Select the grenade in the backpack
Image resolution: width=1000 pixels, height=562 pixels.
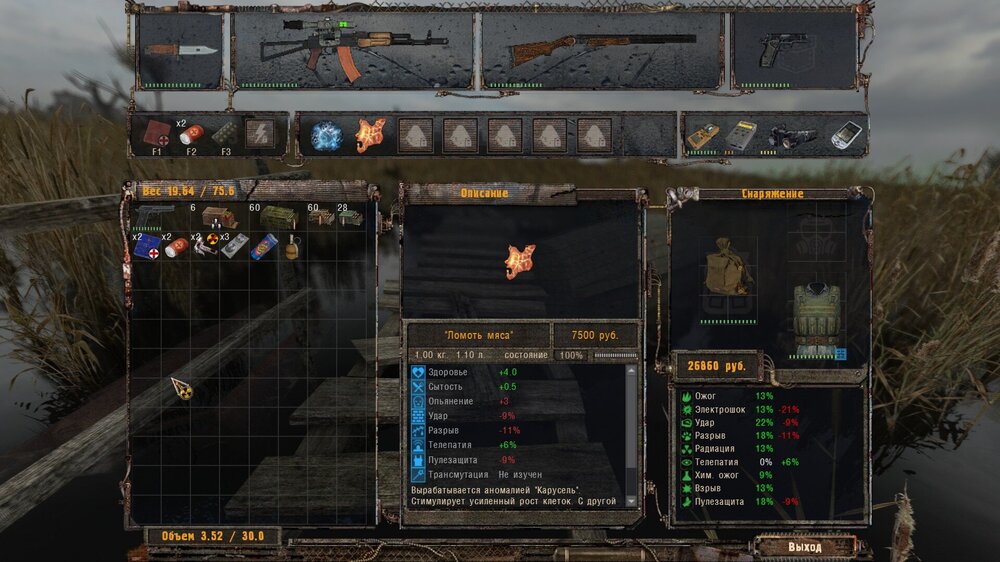(294, 246)
